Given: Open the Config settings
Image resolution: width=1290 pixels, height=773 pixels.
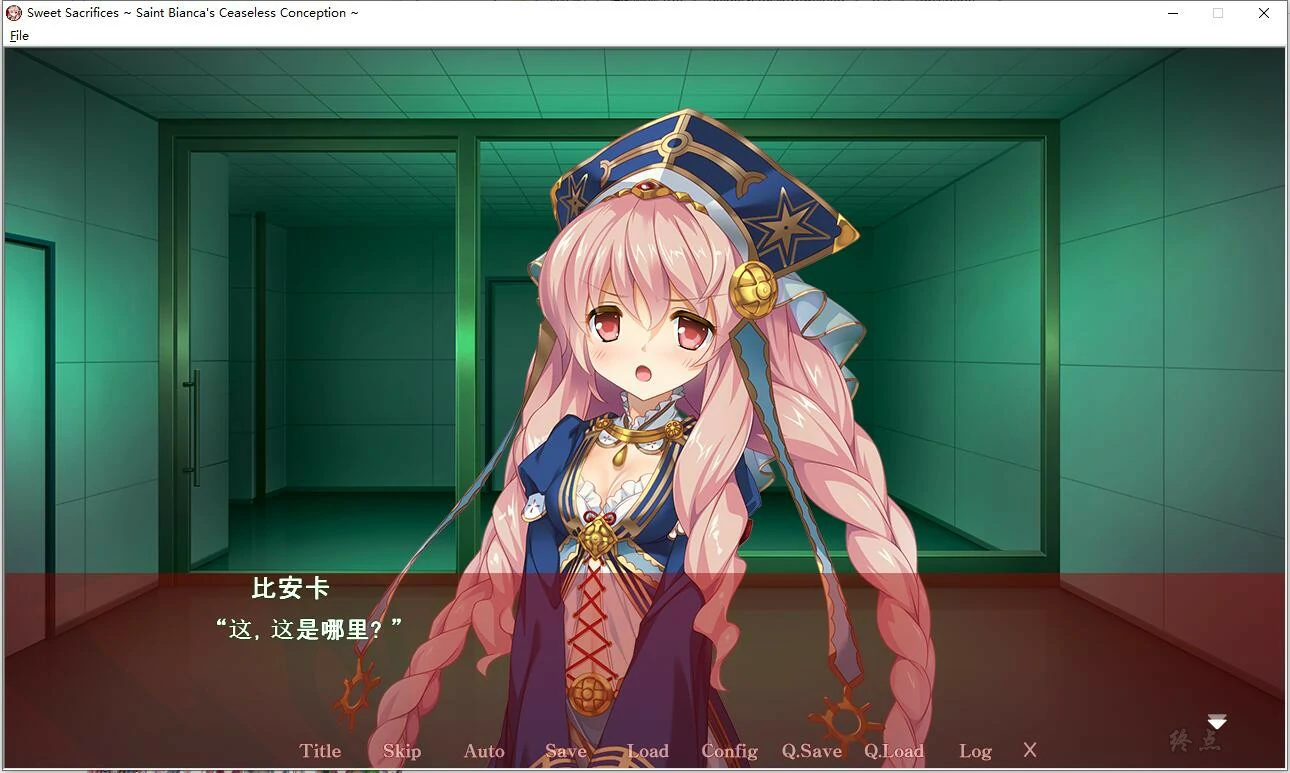Looking at the screenshot, I should coord(729,750).
